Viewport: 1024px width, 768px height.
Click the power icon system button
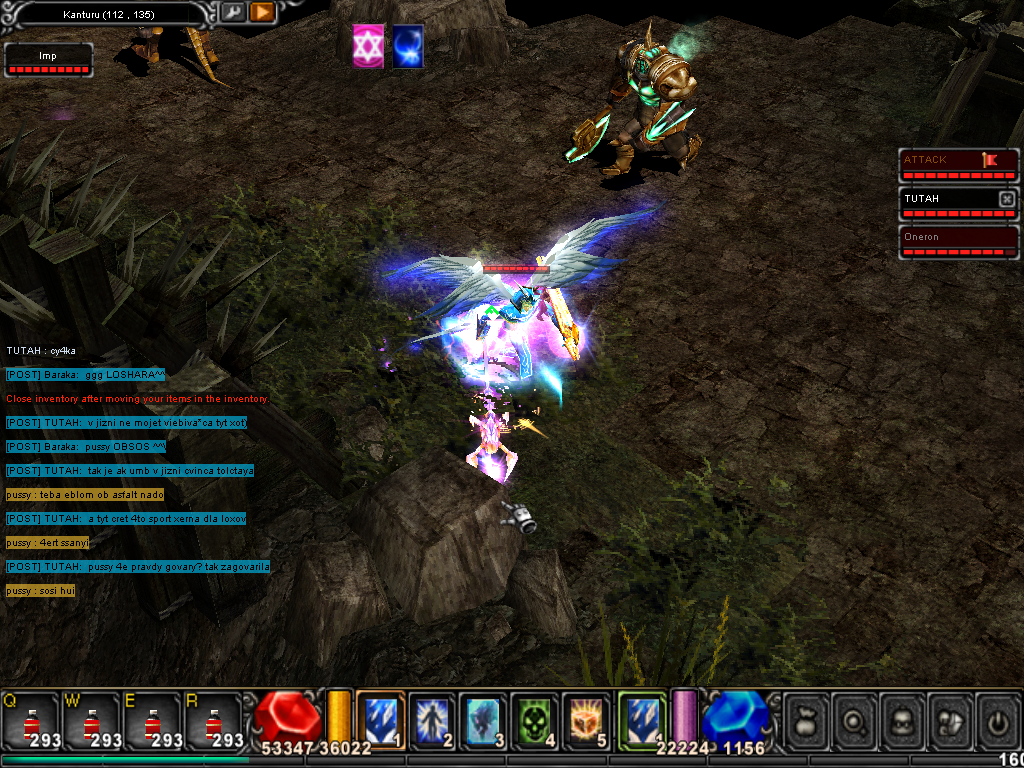[998, 720]
